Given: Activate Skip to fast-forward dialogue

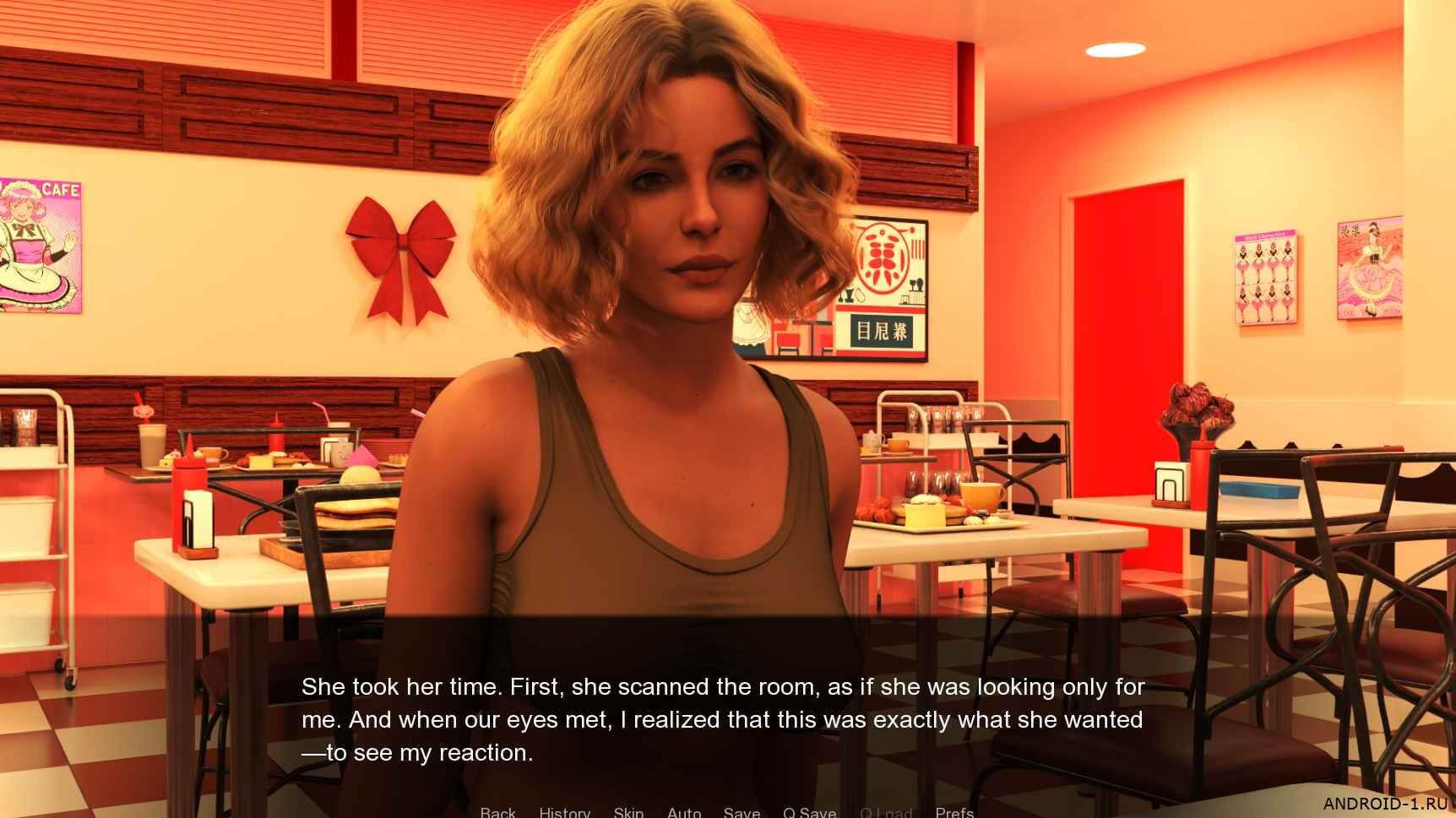Looking at the screenshot, I should pyautogui.click(x=628, y=812).
